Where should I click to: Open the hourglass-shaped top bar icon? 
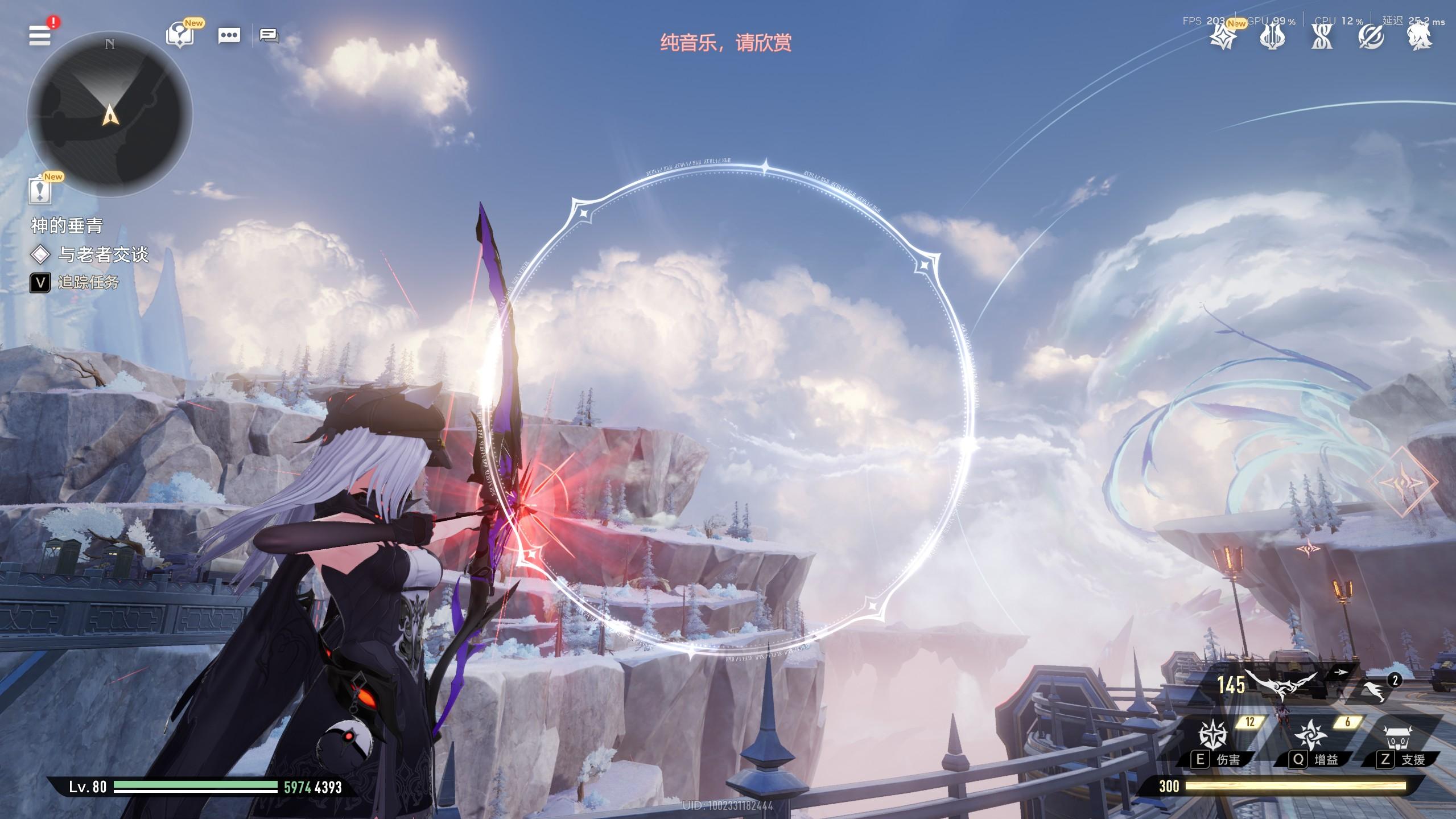pyautogui.click(x=1322, y=38)
